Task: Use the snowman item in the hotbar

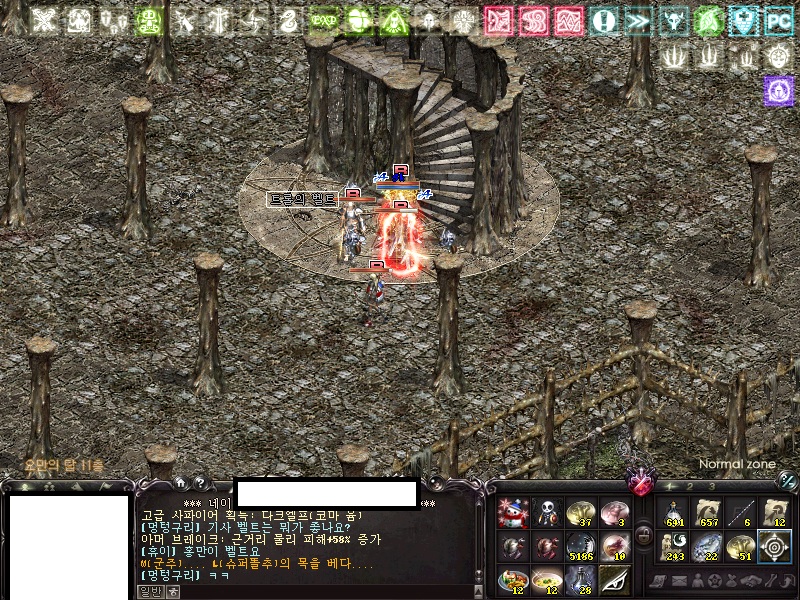Action: click(x=512, y=513)
